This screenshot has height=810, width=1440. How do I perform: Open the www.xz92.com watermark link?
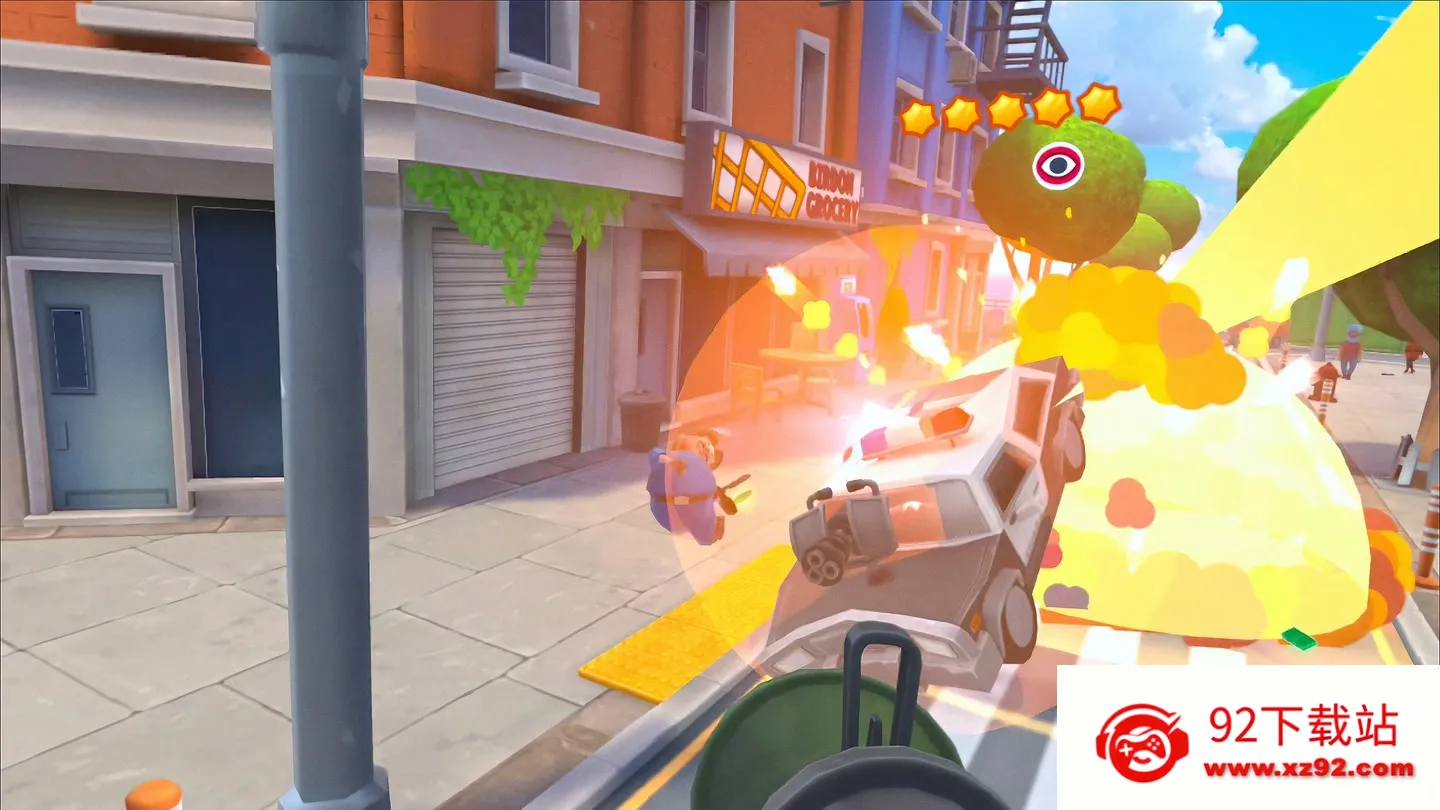point(1308,769)
